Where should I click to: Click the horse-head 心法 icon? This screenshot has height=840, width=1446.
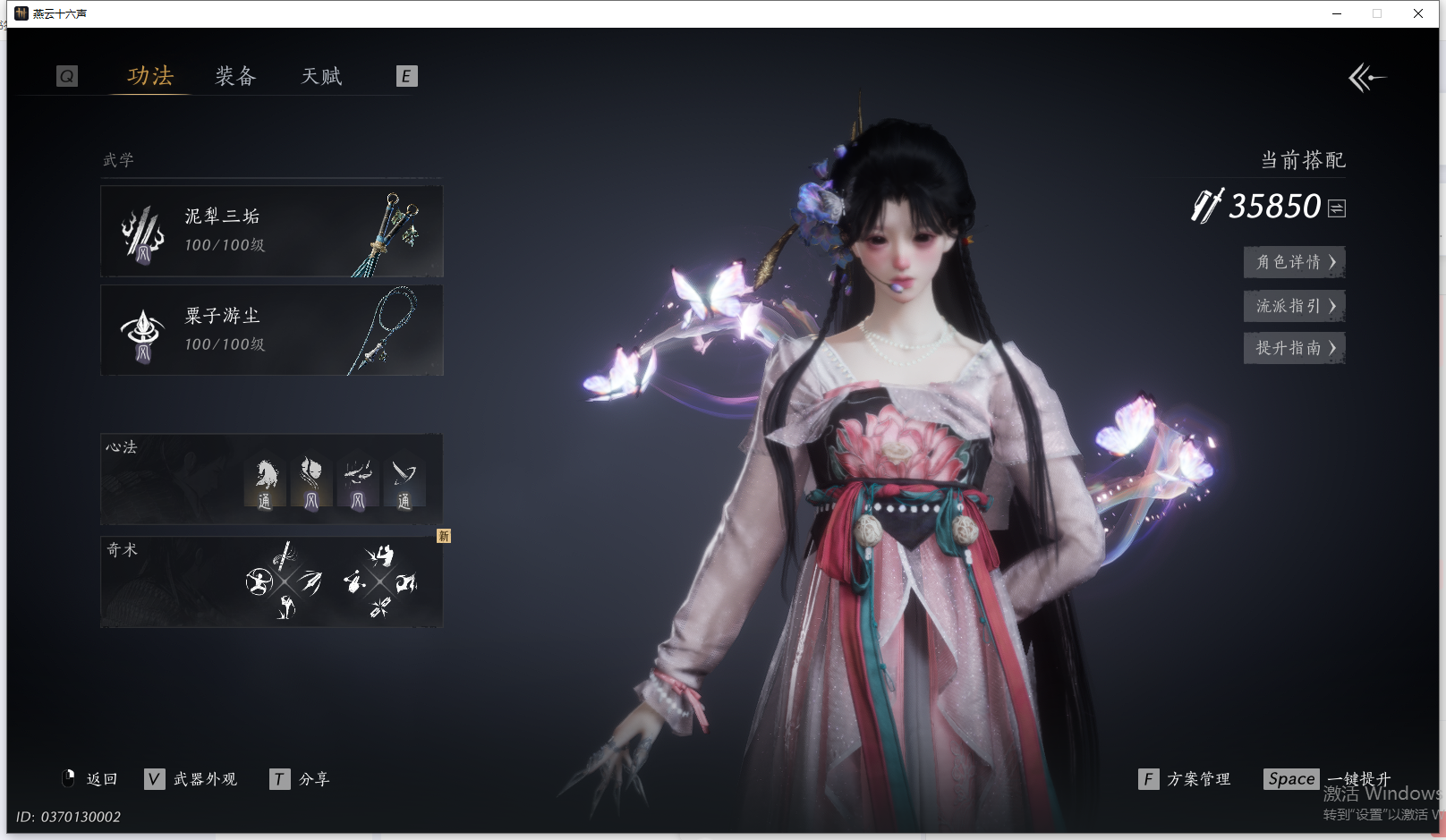265,482
